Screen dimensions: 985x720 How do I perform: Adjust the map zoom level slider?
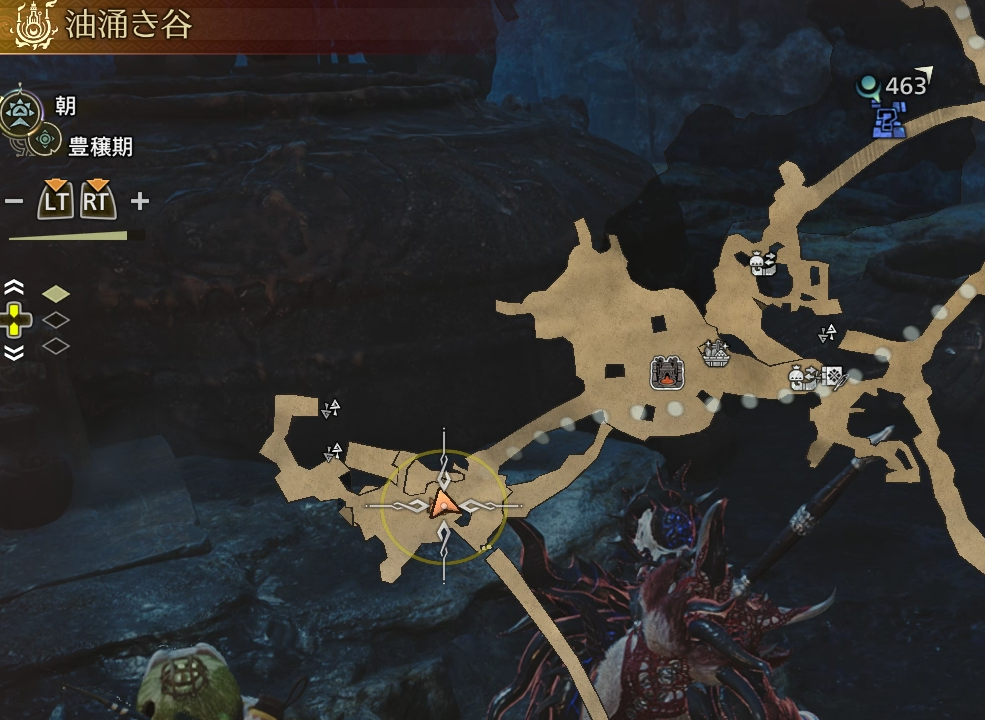[76, 236]
